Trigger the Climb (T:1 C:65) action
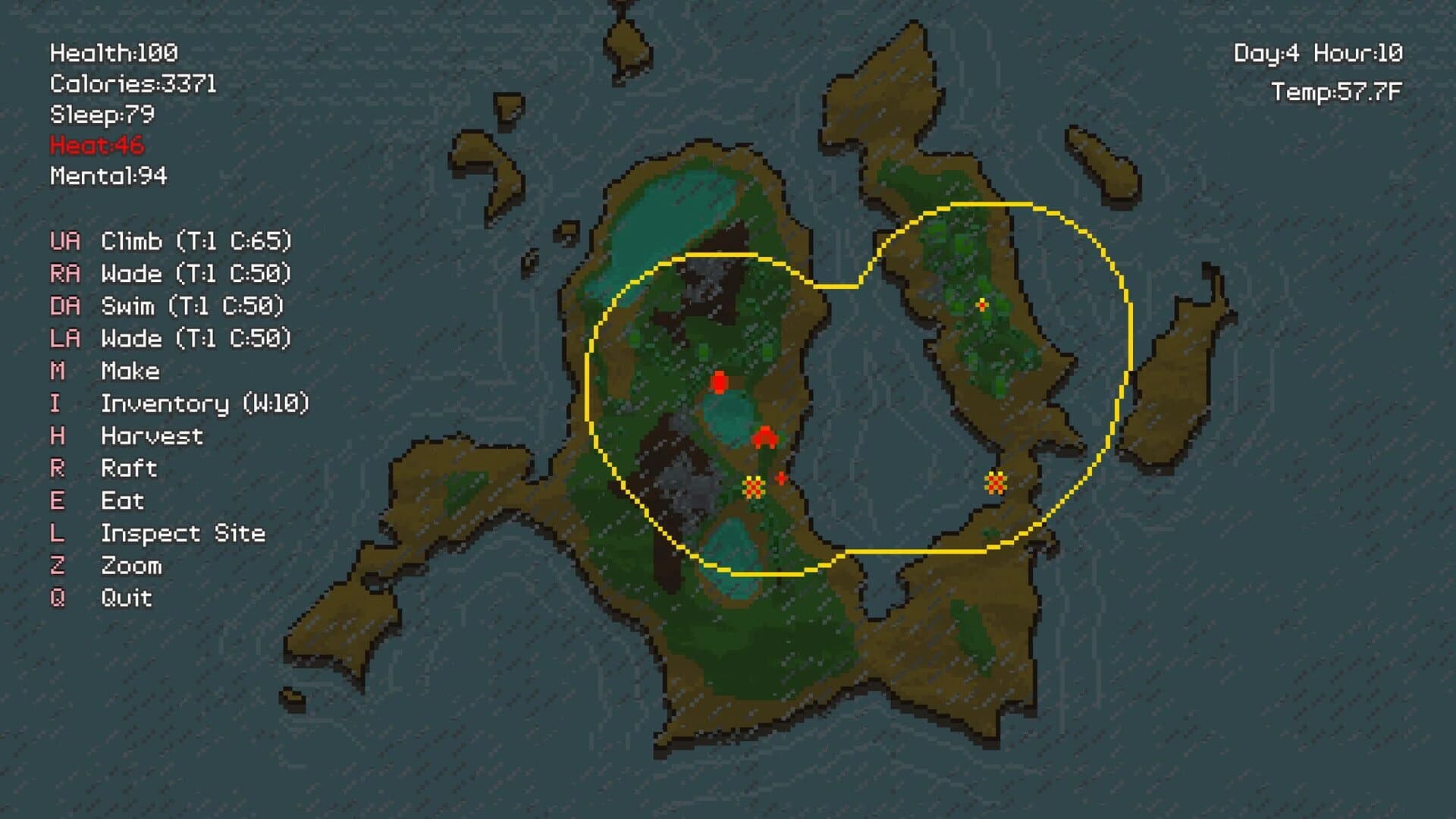The image size is (1456, 819). tap(193, 243)
